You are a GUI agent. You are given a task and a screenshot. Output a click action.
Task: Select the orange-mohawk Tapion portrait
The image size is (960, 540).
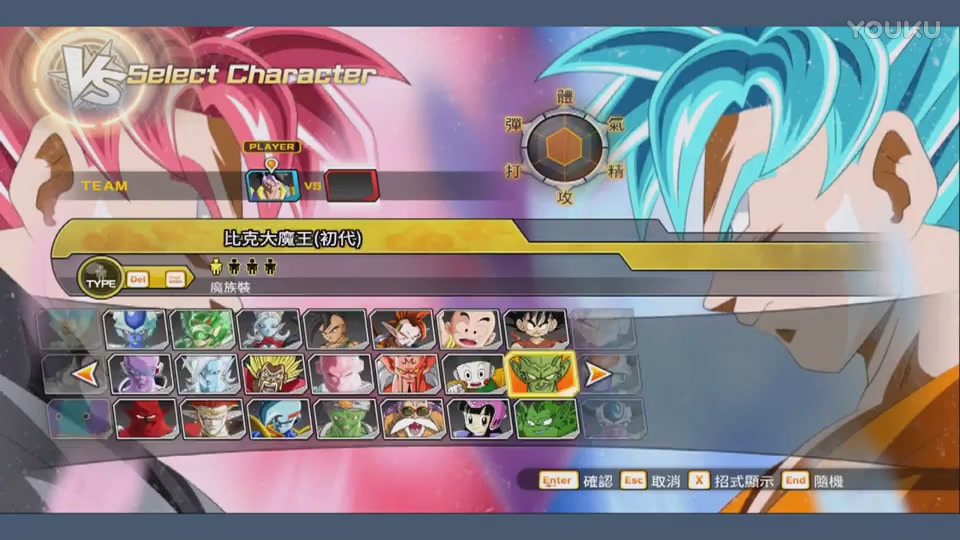click(402, 328)
